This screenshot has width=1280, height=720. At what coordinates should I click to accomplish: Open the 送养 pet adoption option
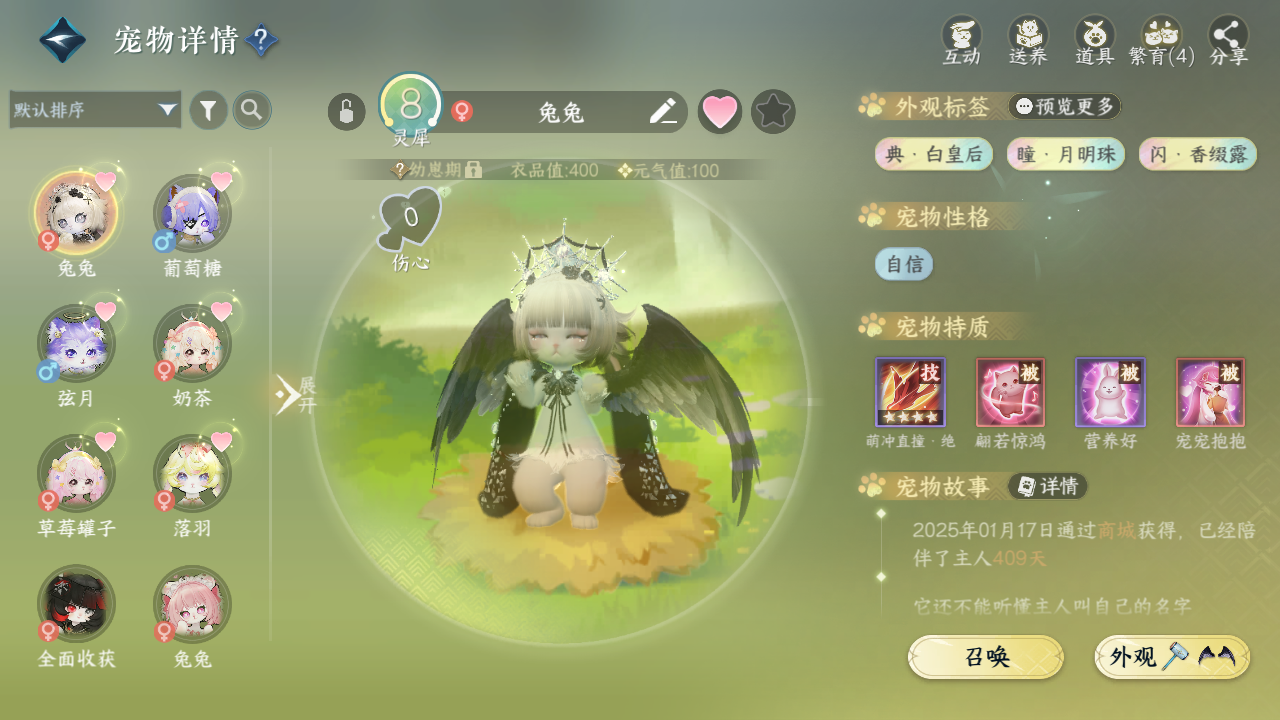[x=1028, y=41]
